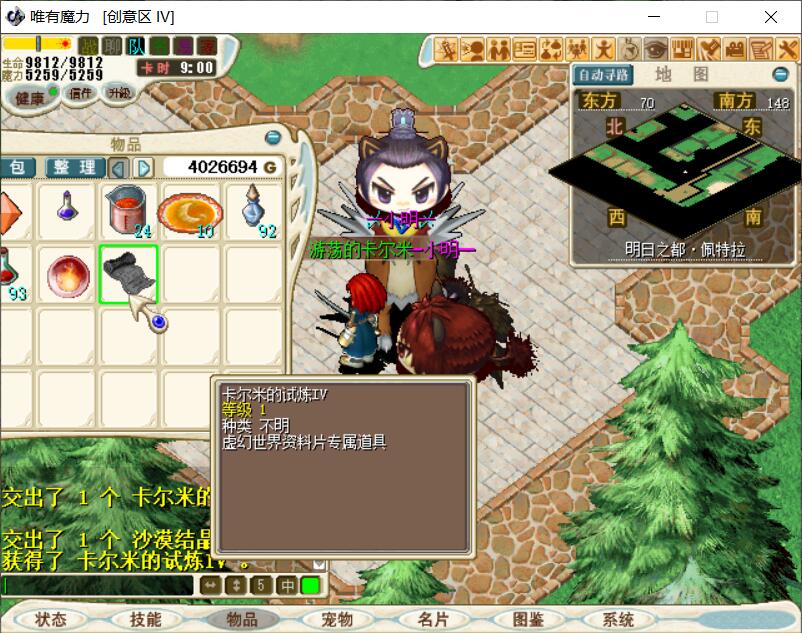802x633 pixels.
Task: Open the 状态 status tab
Action: tap(50, 619)
